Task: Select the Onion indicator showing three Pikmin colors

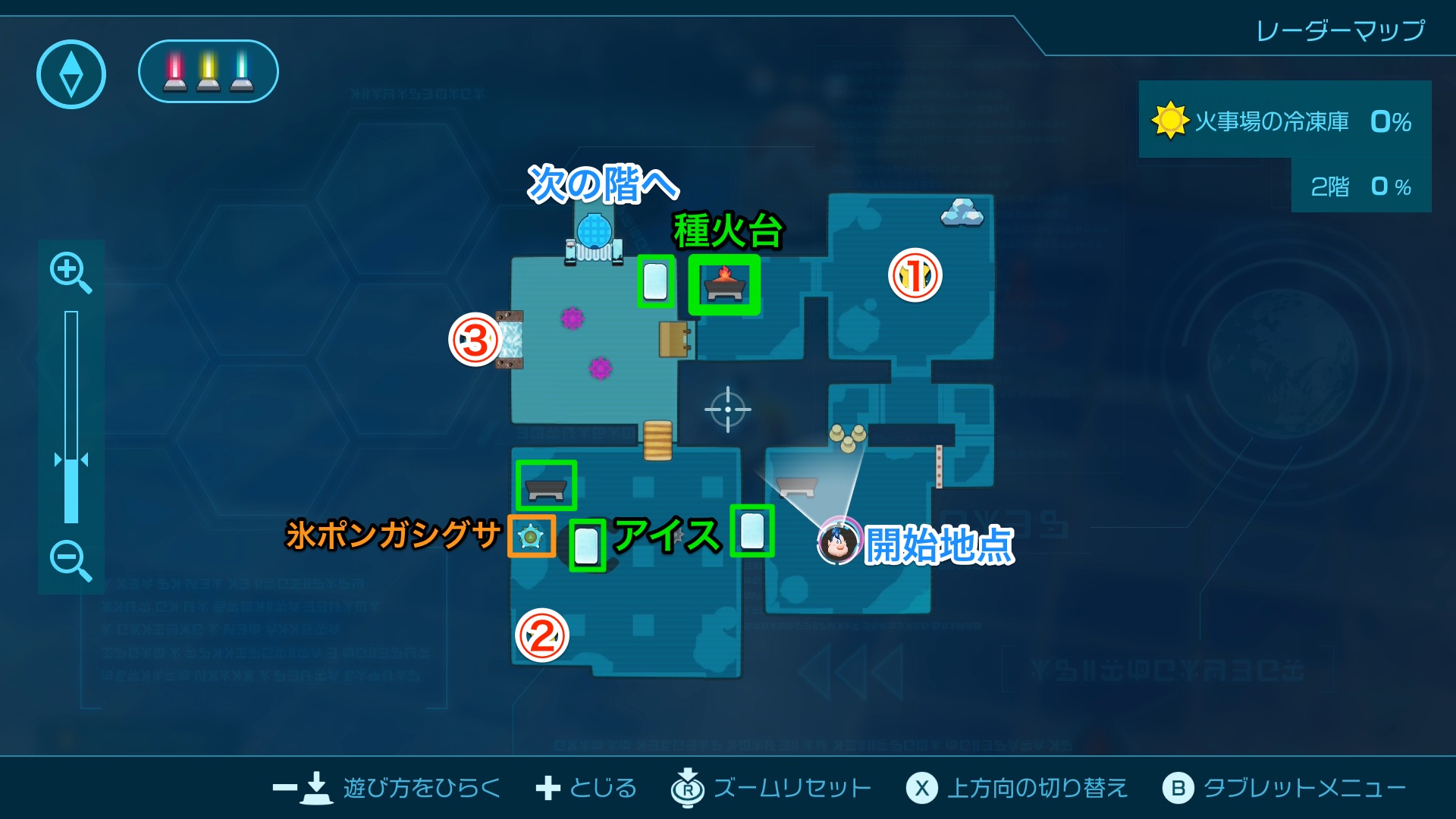Action: coord(207,71)
